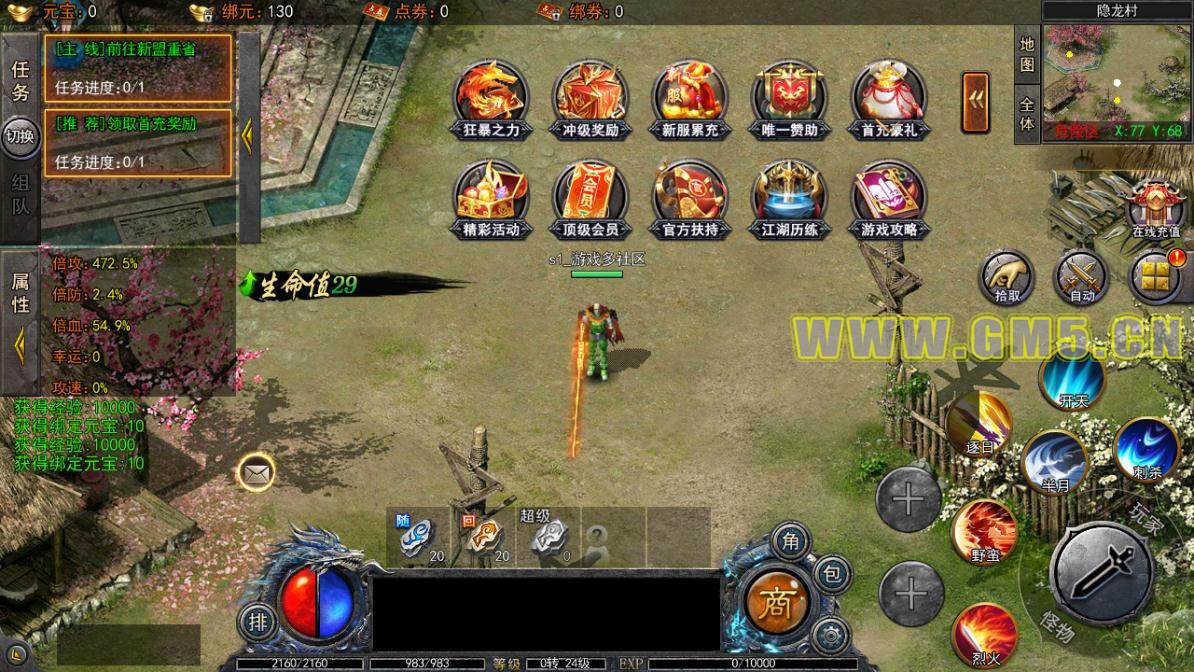Click the 切换 switch button

pyautogui.click(x=20, y=137)
